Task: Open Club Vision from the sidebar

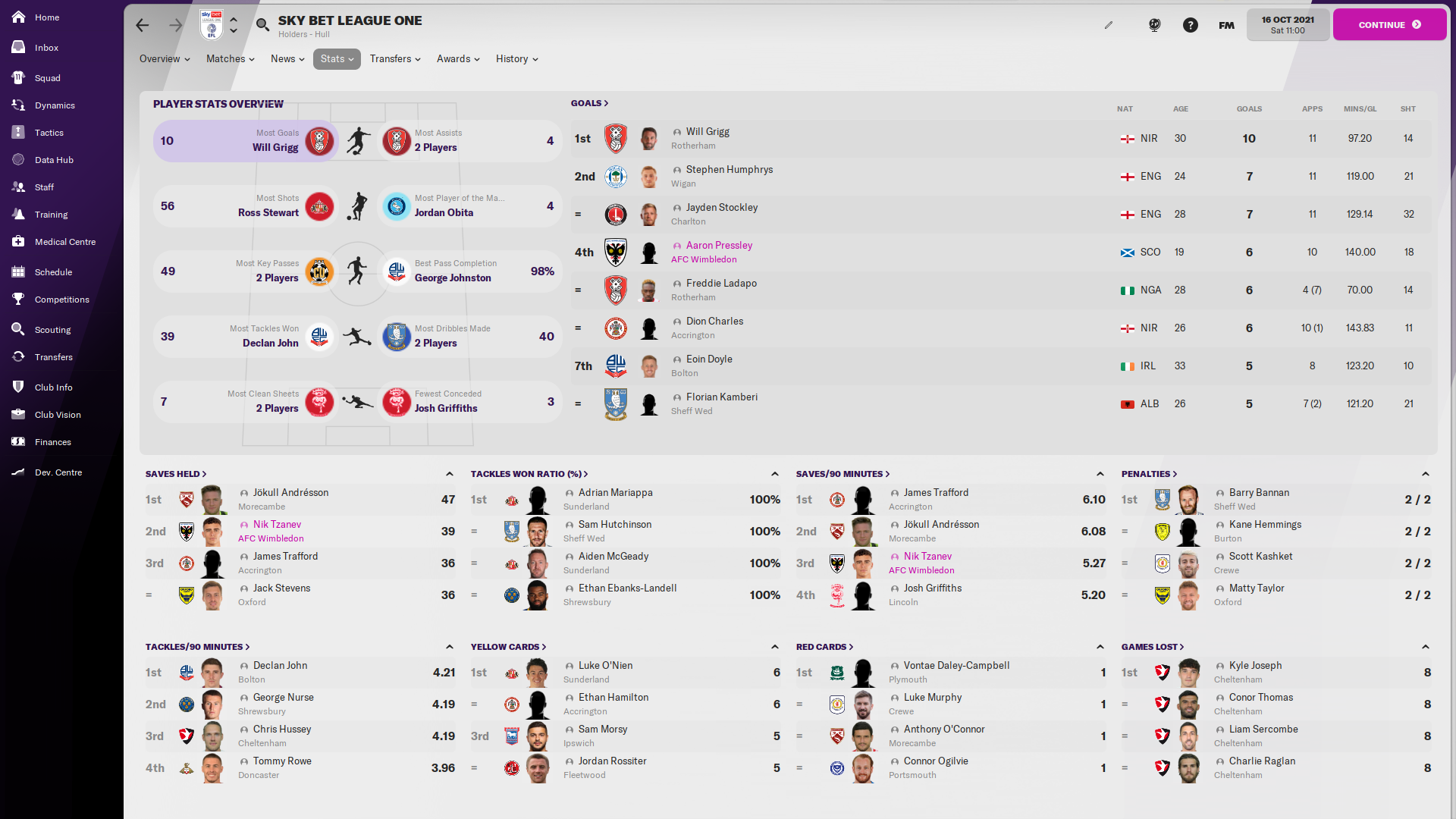Action: (x=56, y=414)
